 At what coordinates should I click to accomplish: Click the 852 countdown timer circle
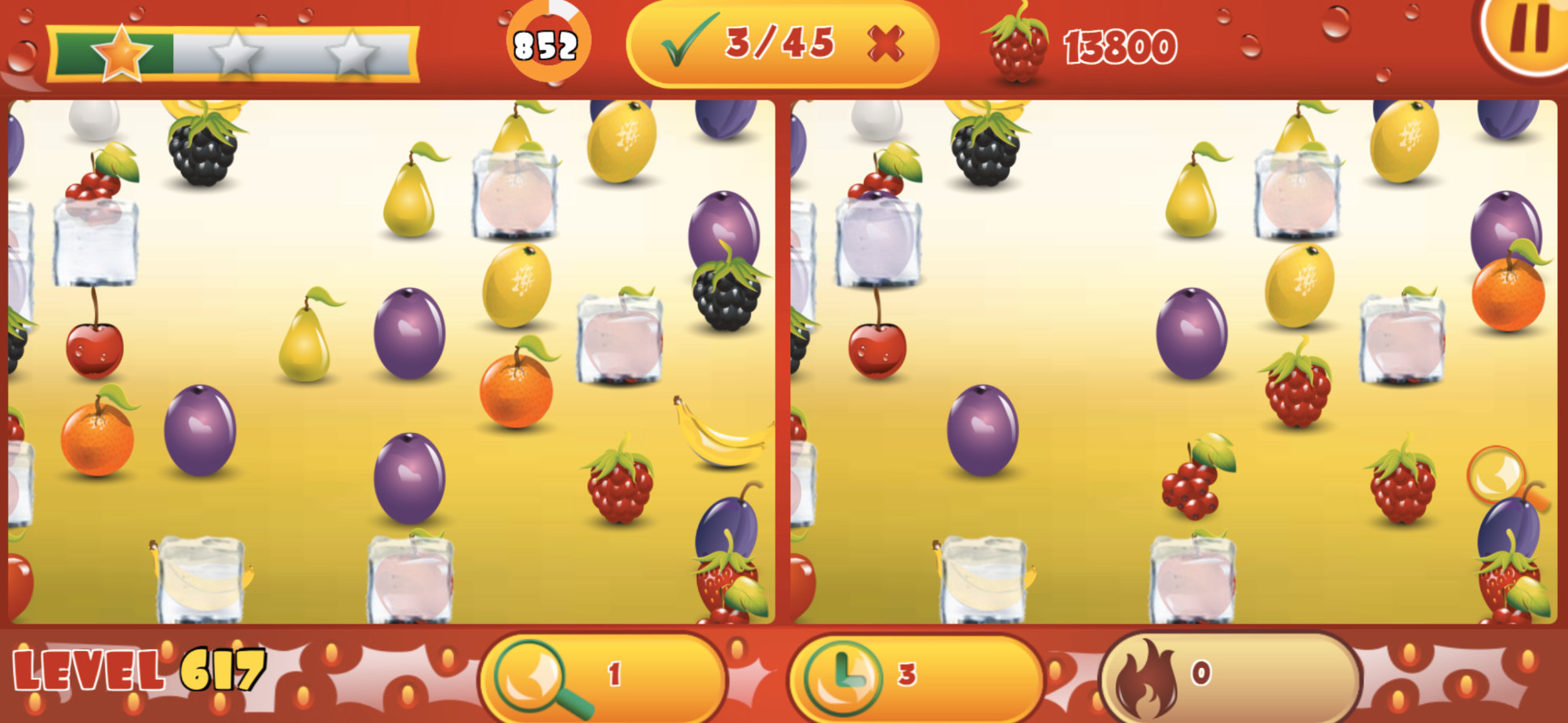click(x=546, y=43)
